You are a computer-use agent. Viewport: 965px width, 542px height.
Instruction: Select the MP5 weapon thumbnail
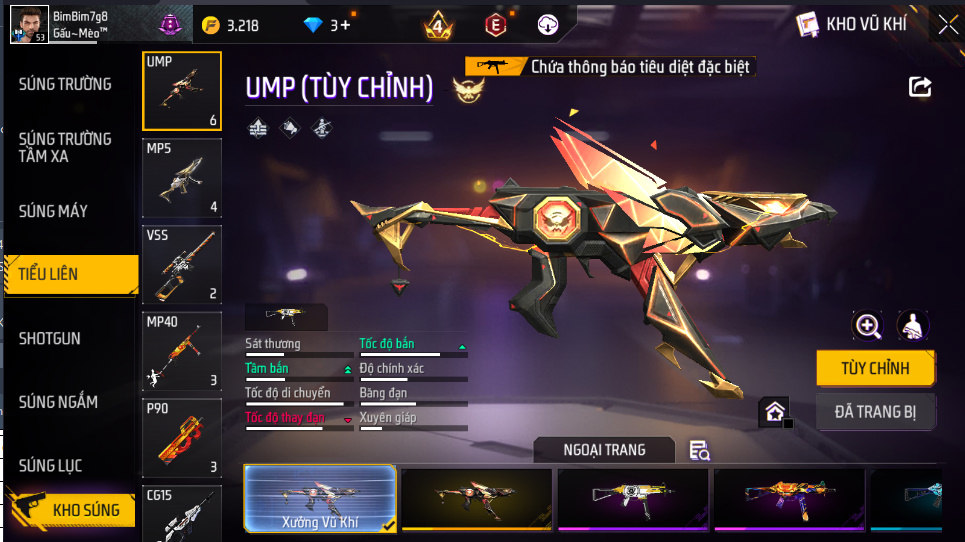point(181,177)
